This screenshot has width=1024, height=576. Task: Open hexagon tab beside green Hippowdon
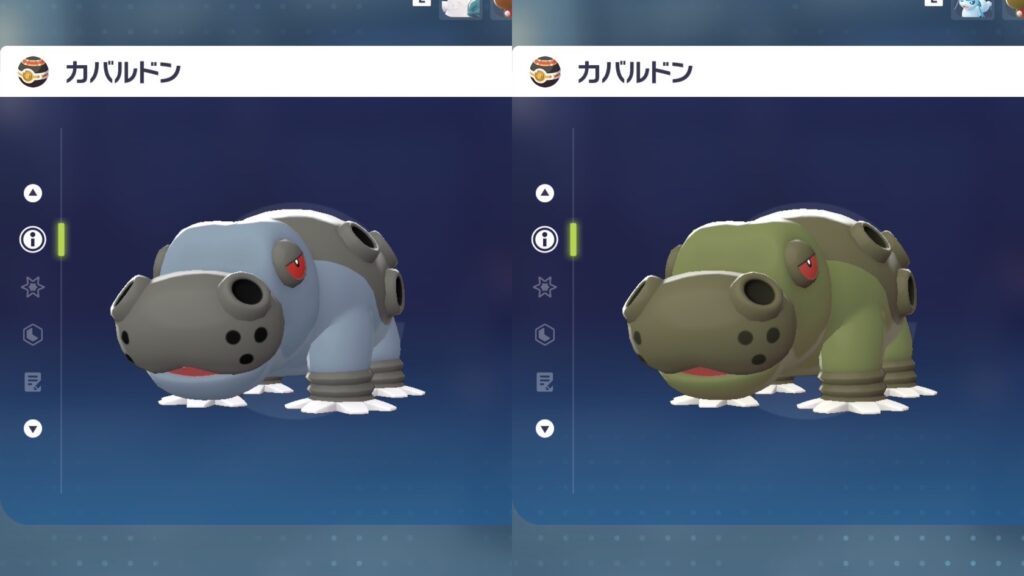pyautogui.click(x=545, y=334)
